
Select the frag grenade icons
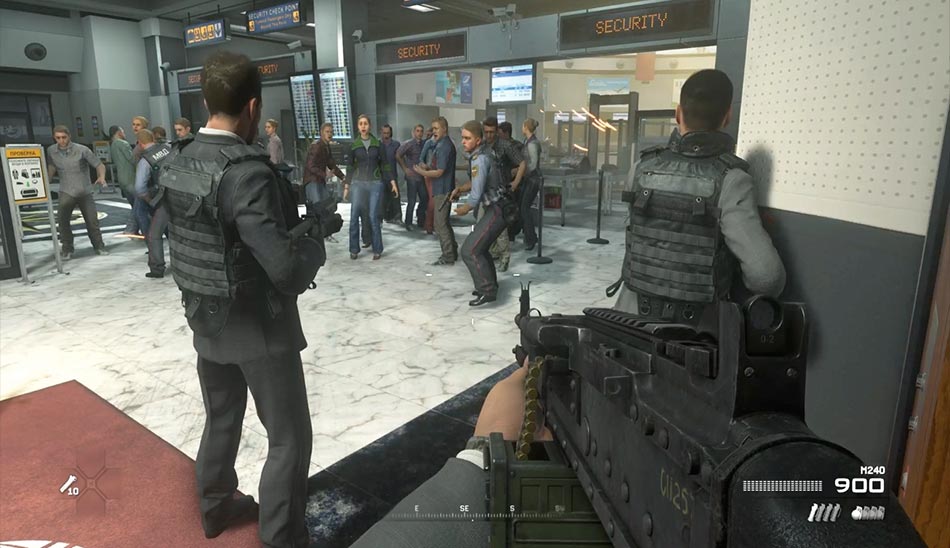[868, 512]
